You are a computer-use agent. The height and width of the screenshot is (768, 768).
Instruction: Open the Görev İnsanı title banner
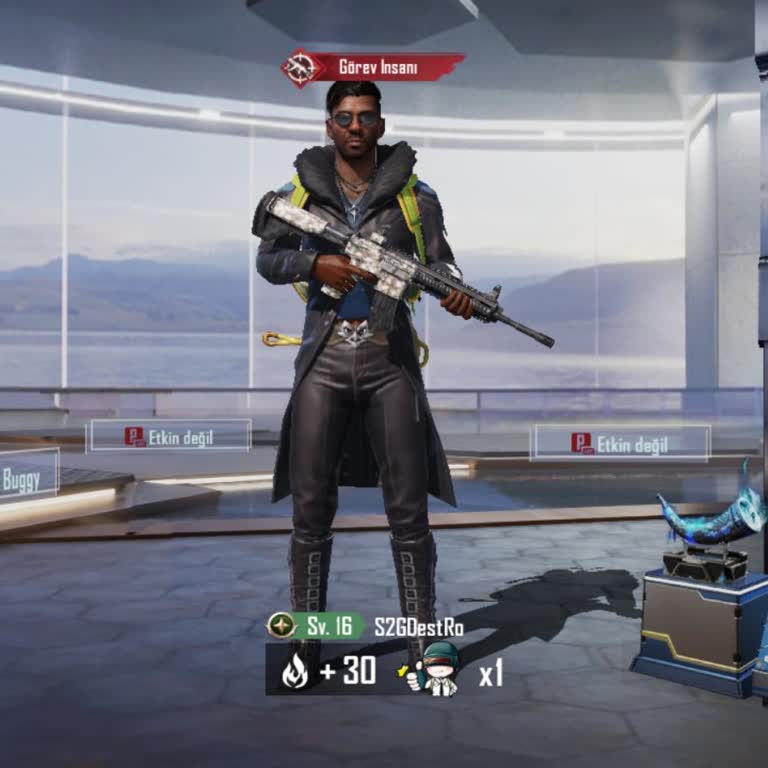(374, 67)
